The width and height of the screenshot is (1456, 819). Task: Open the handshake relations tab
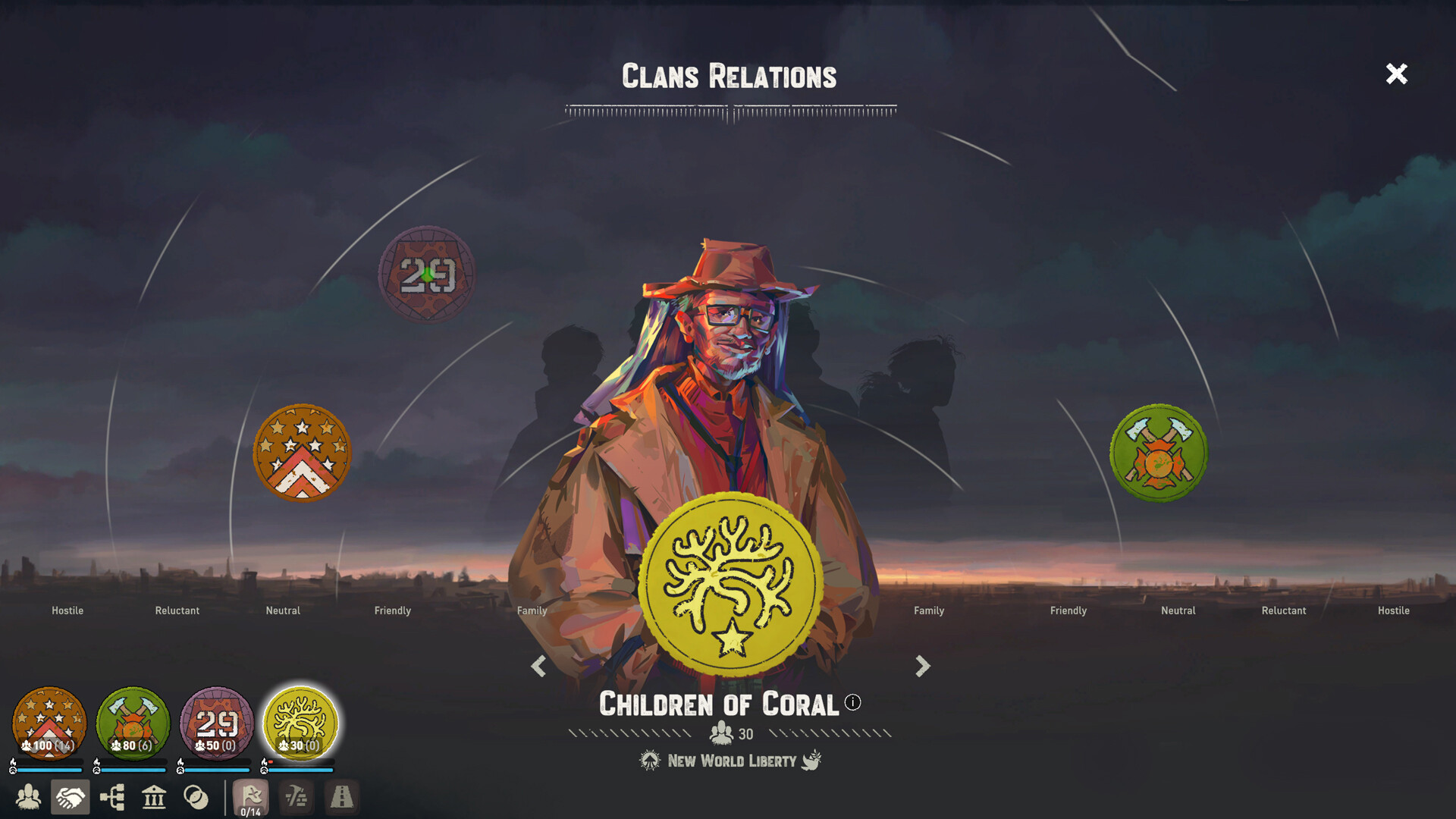[71, 797]
